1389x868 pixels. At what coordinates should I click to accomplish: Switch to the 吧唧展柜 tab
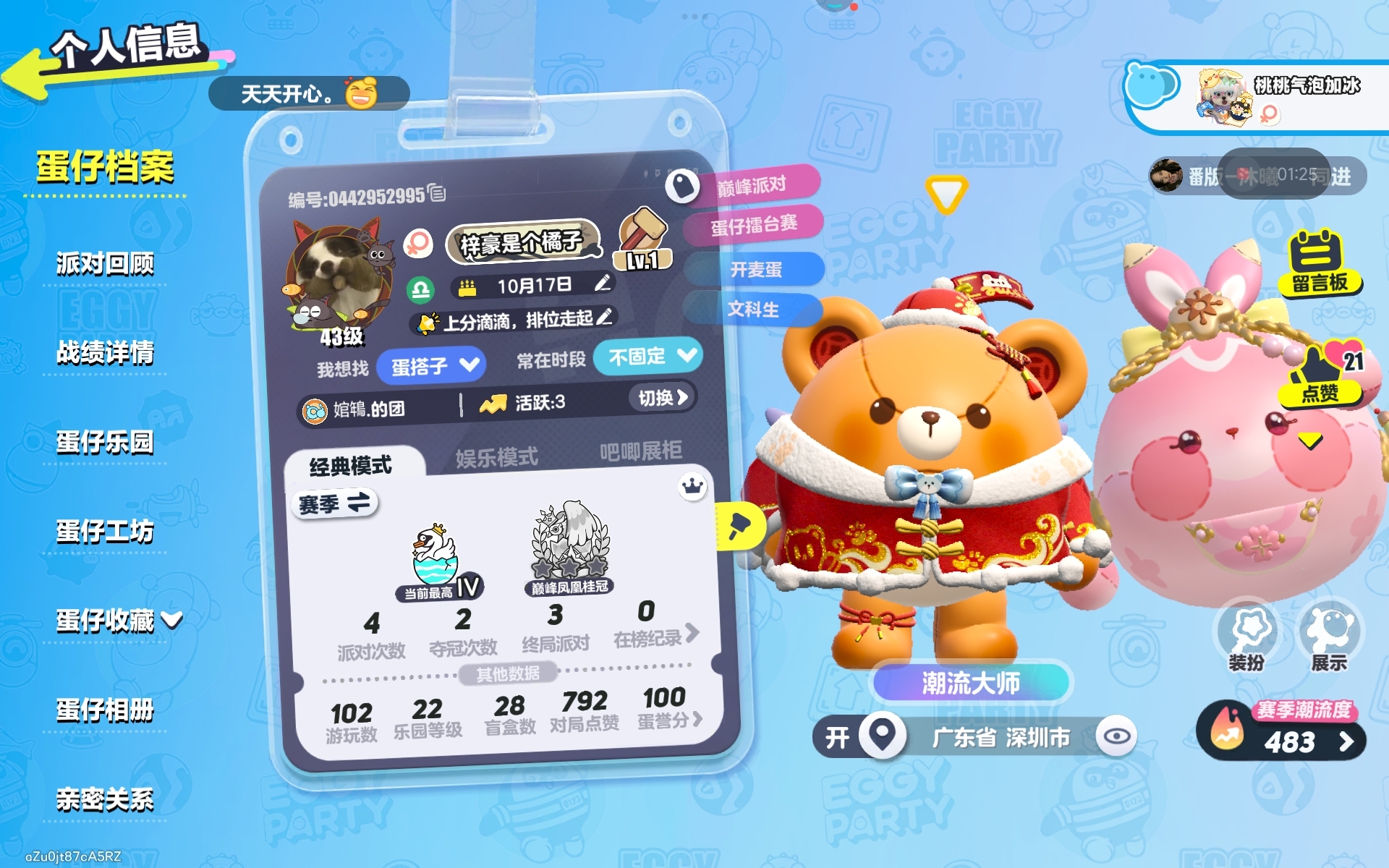[x=640, y=451]
